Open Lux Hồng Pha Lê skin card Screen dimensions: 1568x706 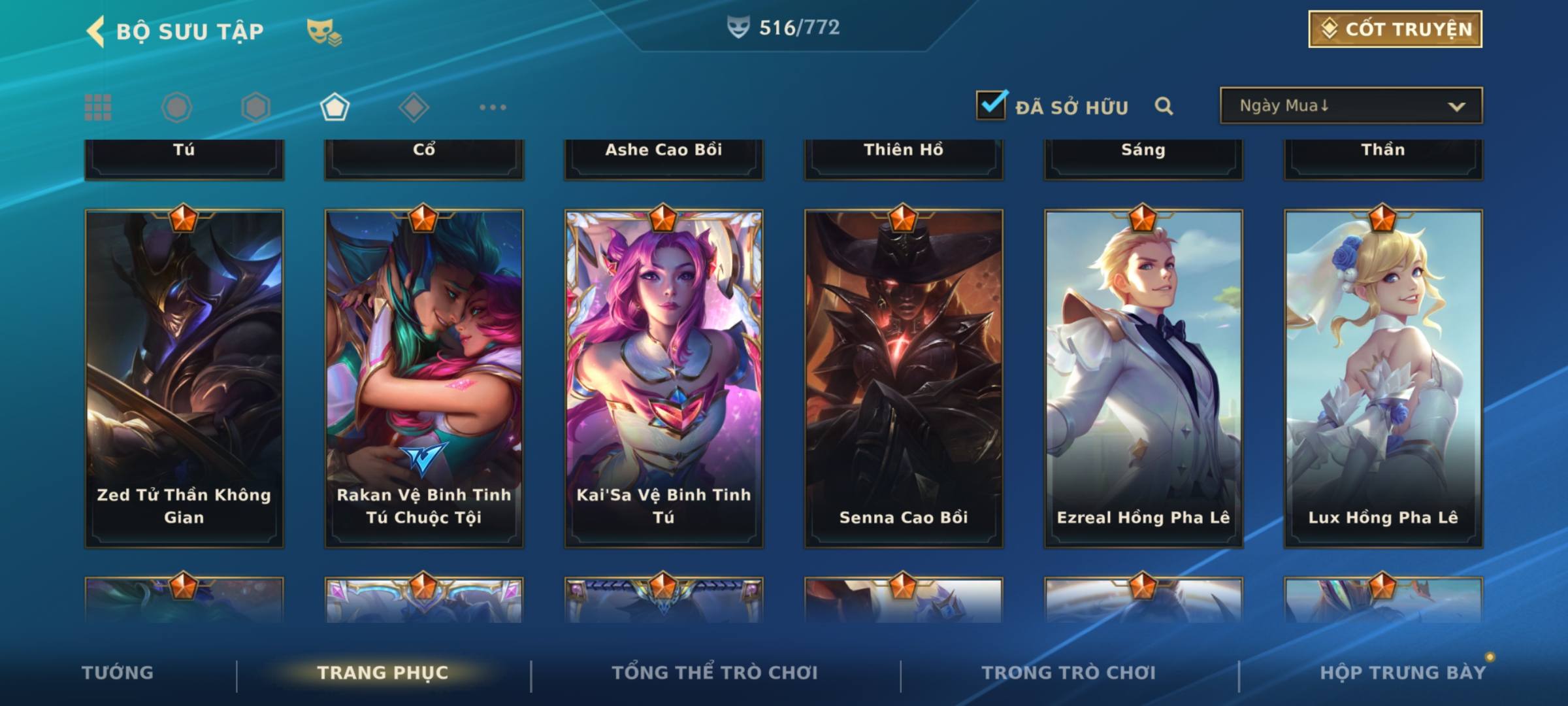click(x=1383, y=378)
